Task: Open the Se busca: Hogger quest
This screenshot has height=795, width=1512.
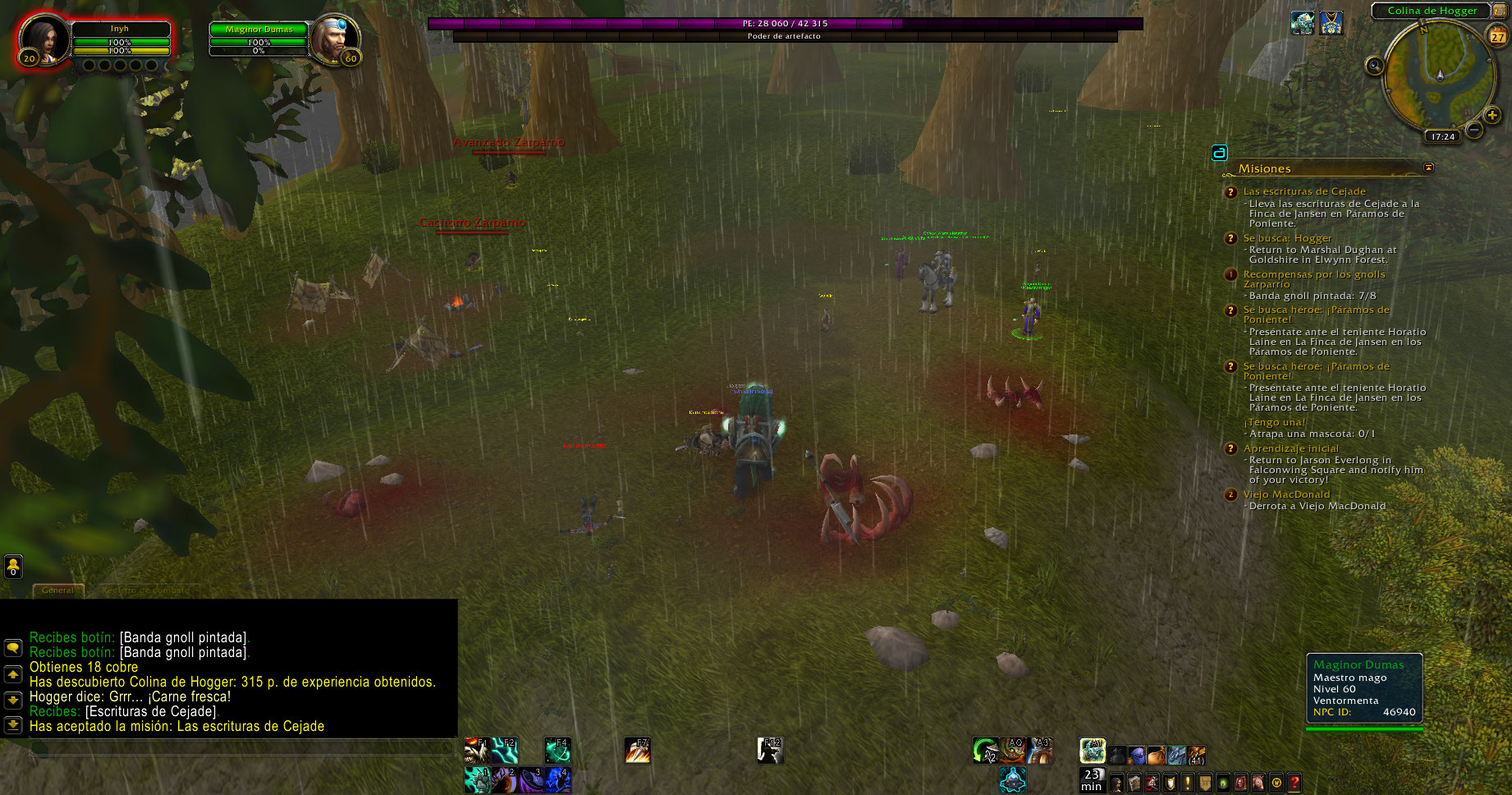Action: pos(1287,238)
